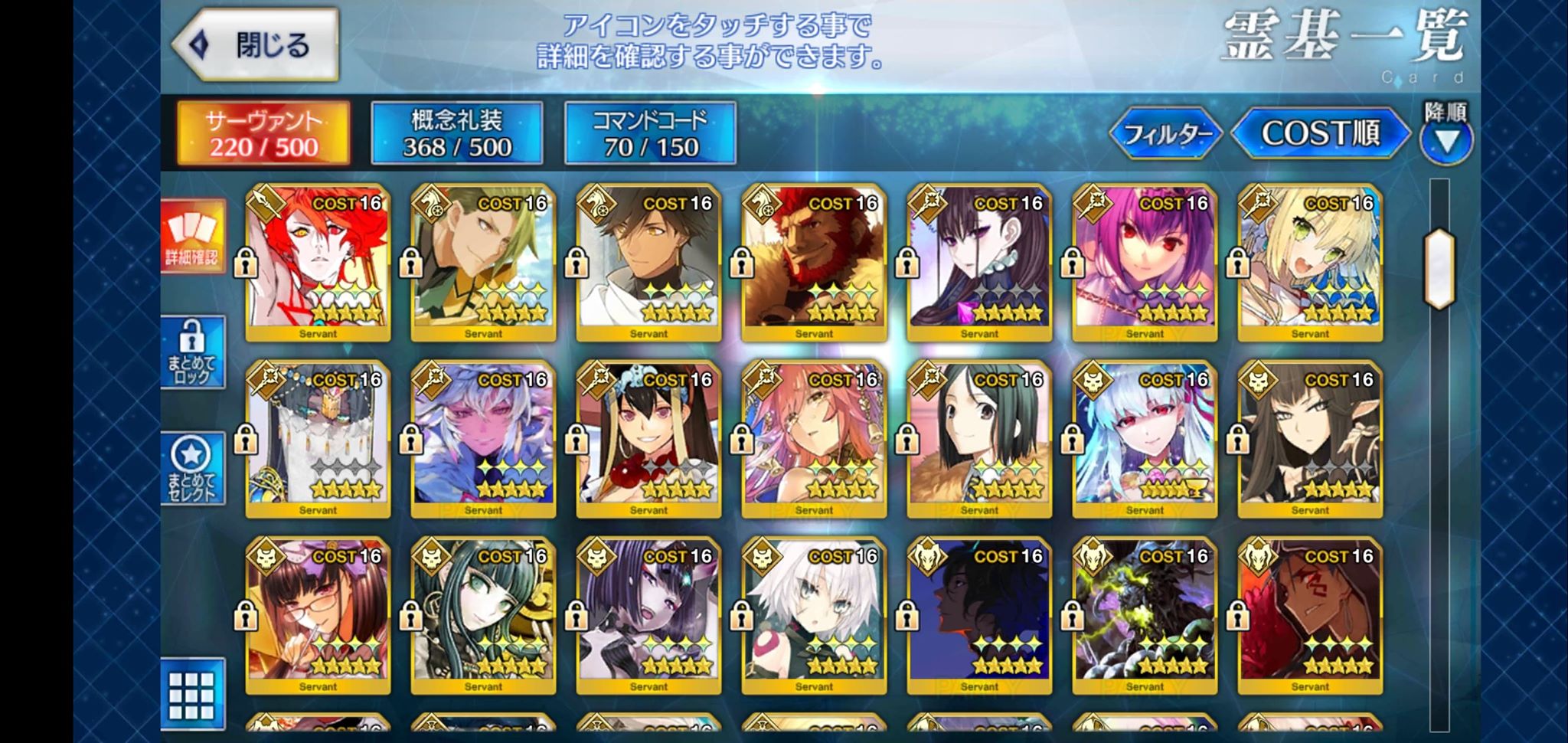This screenshot has height=743, width=1568.
Task: Switch to the サーヴァント tab
Action: click(263, 133)
